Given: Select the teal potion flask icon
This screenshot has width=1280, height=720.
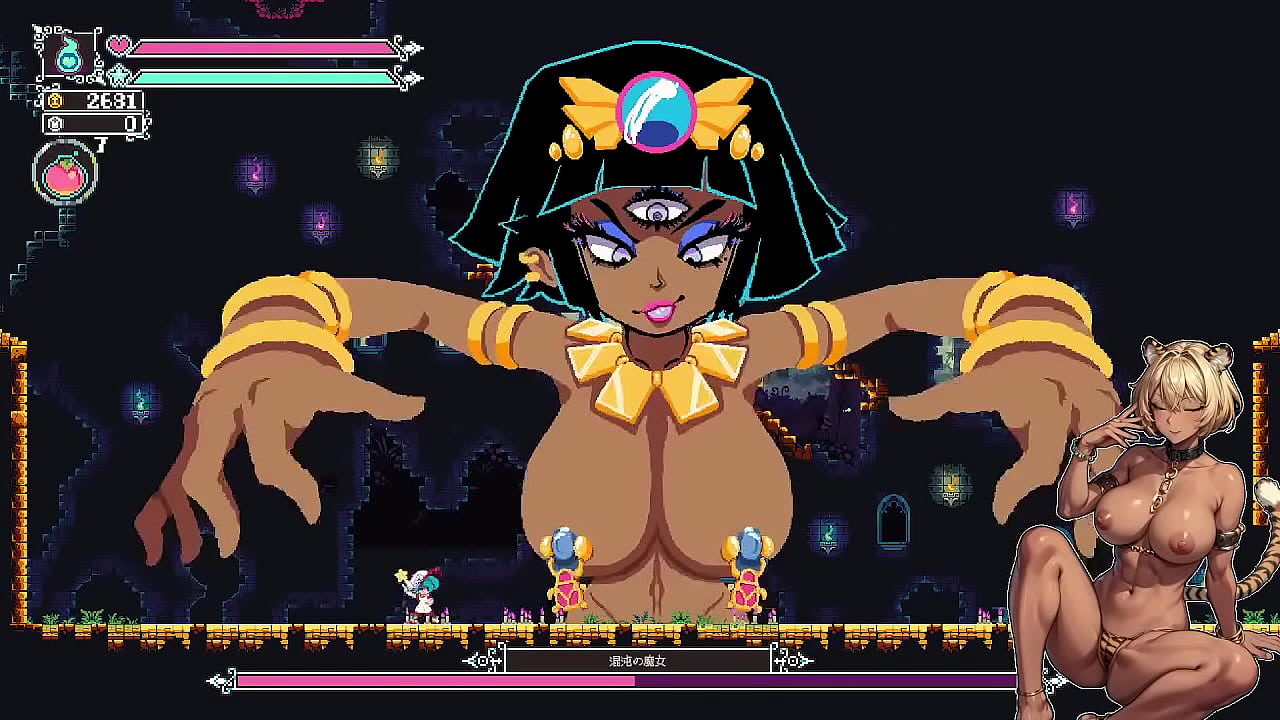Looking at the screenshot, I should [x=69, y=55].
